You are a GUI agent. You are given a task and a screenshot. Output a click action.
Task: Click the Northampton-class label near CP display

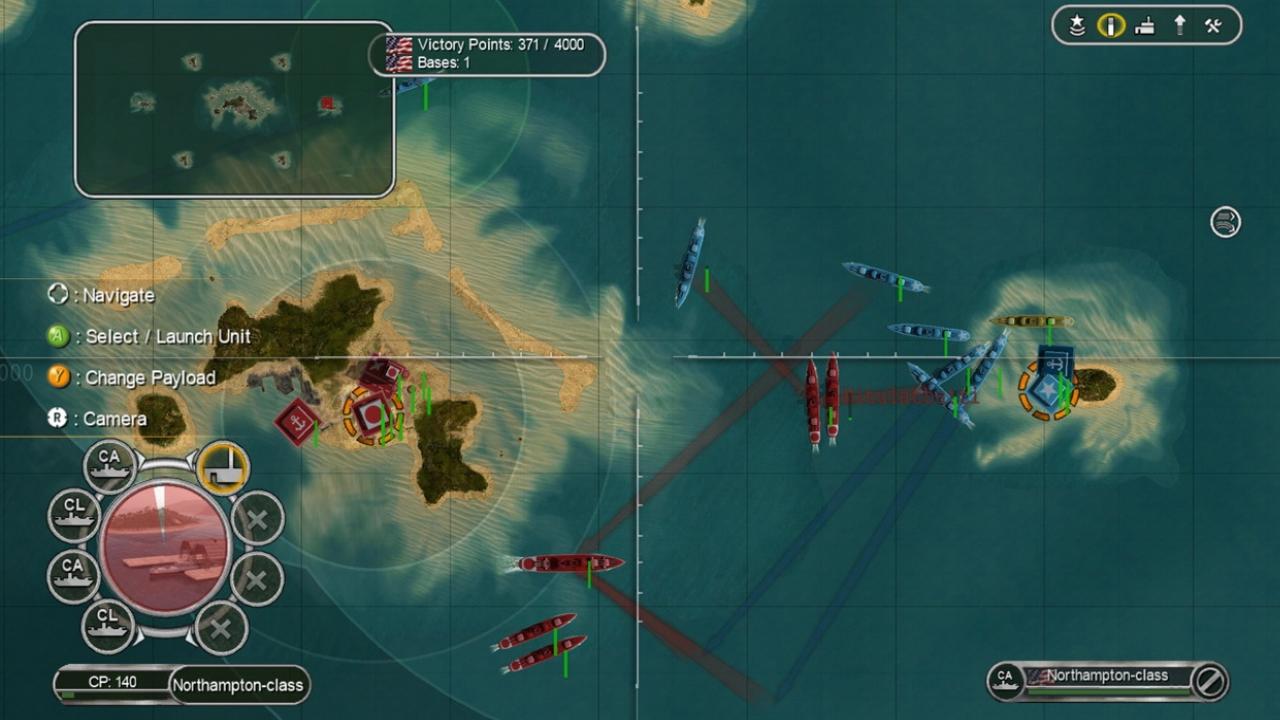238,685
